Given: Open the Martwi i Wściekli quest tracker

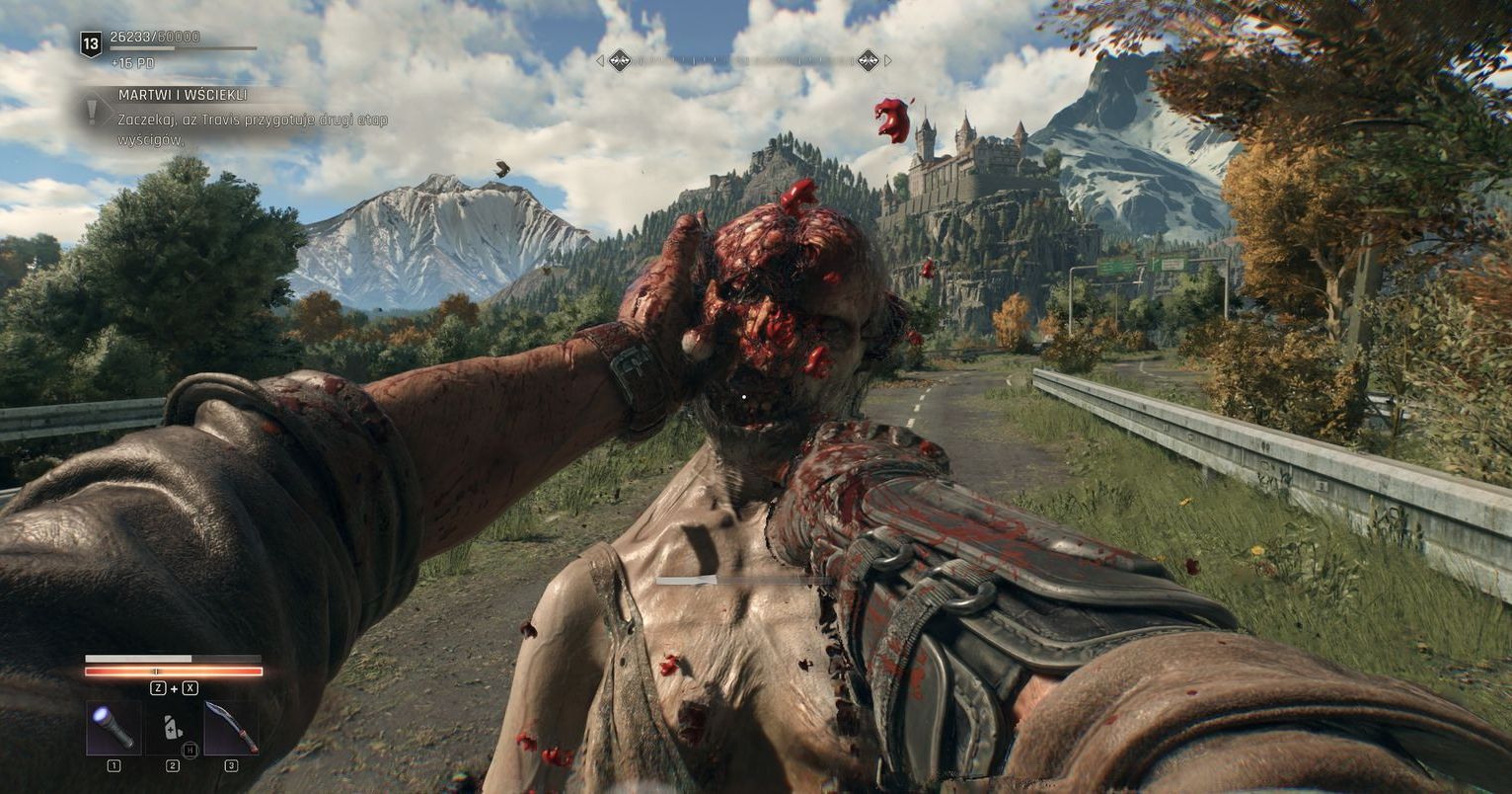Looking at the screenshot, I should [183, 95].
